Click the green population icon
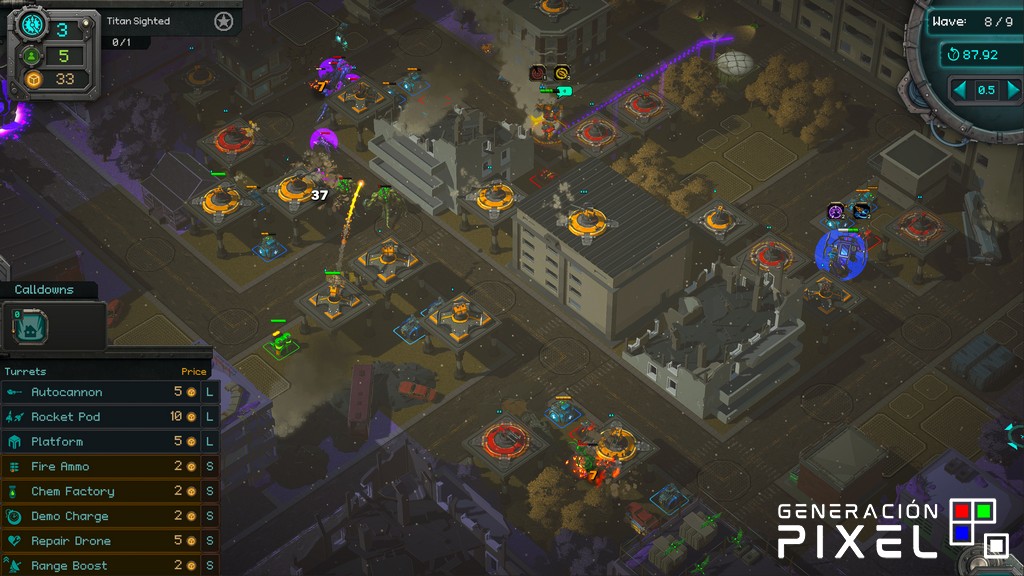 pos(33,56)
